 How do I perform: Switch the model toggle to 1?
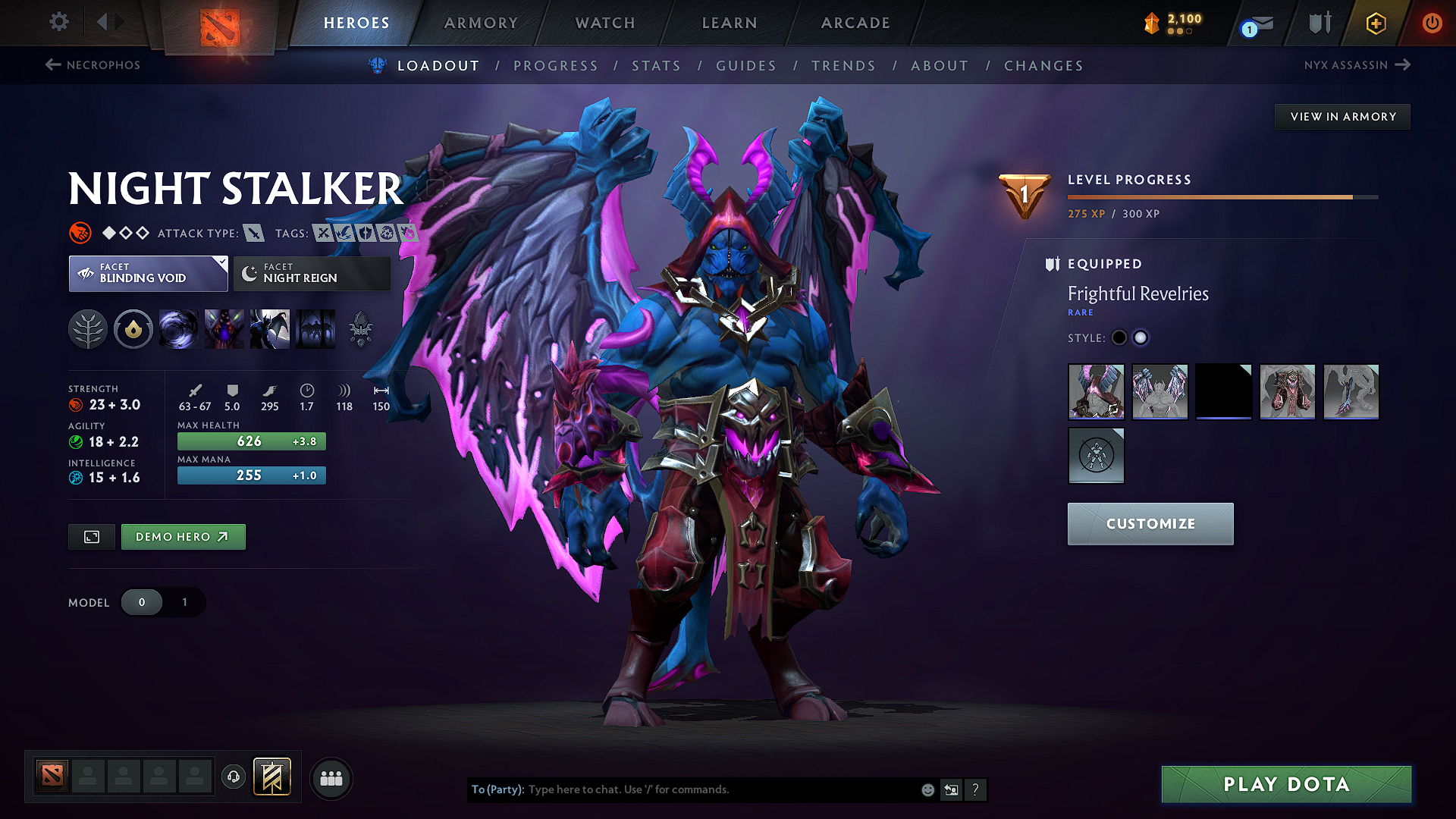[x=184, y=602]
